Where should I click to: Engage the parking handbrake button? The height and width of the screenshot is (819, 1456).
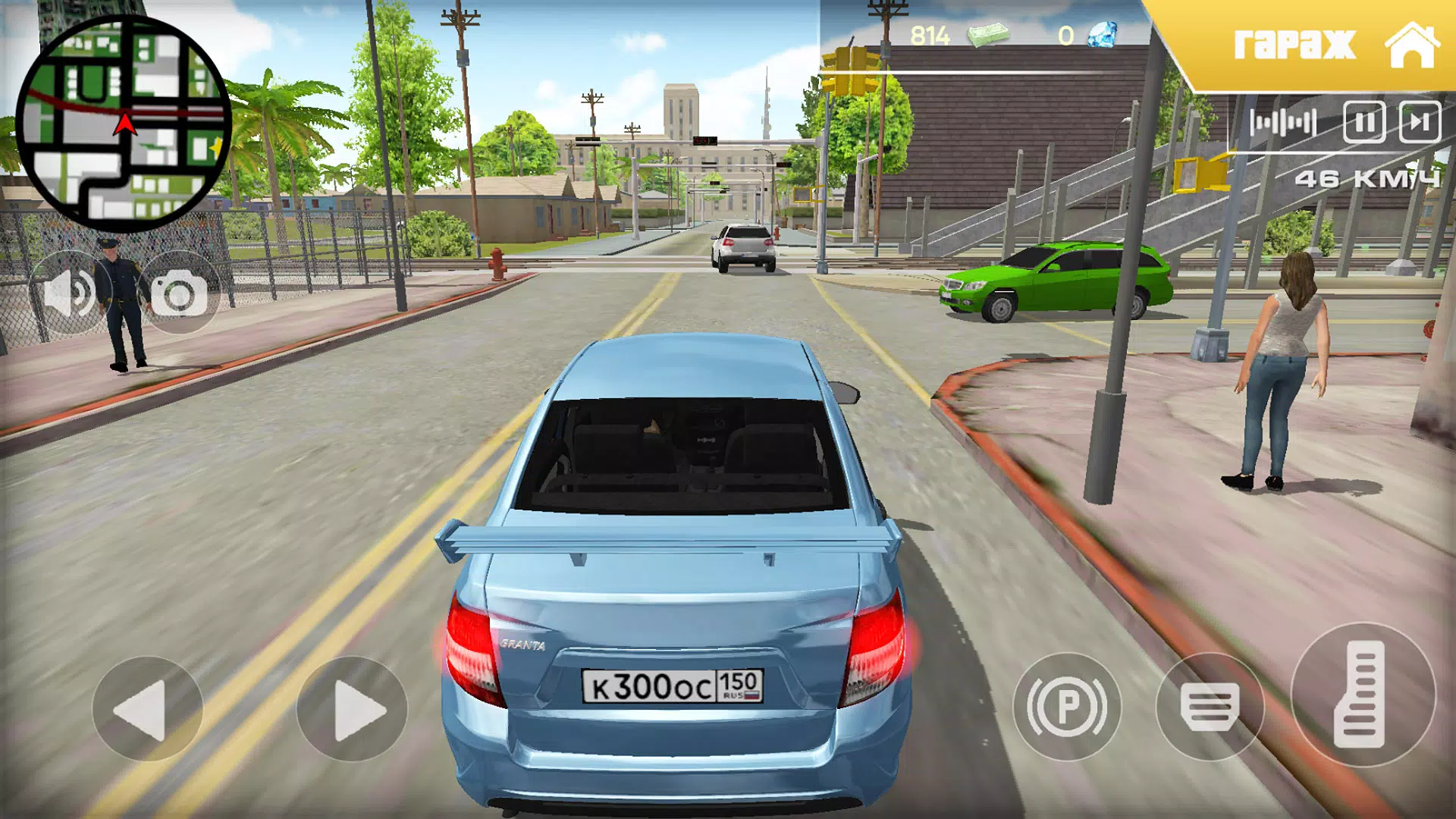pyautogui.click(x=1067, y=707)
